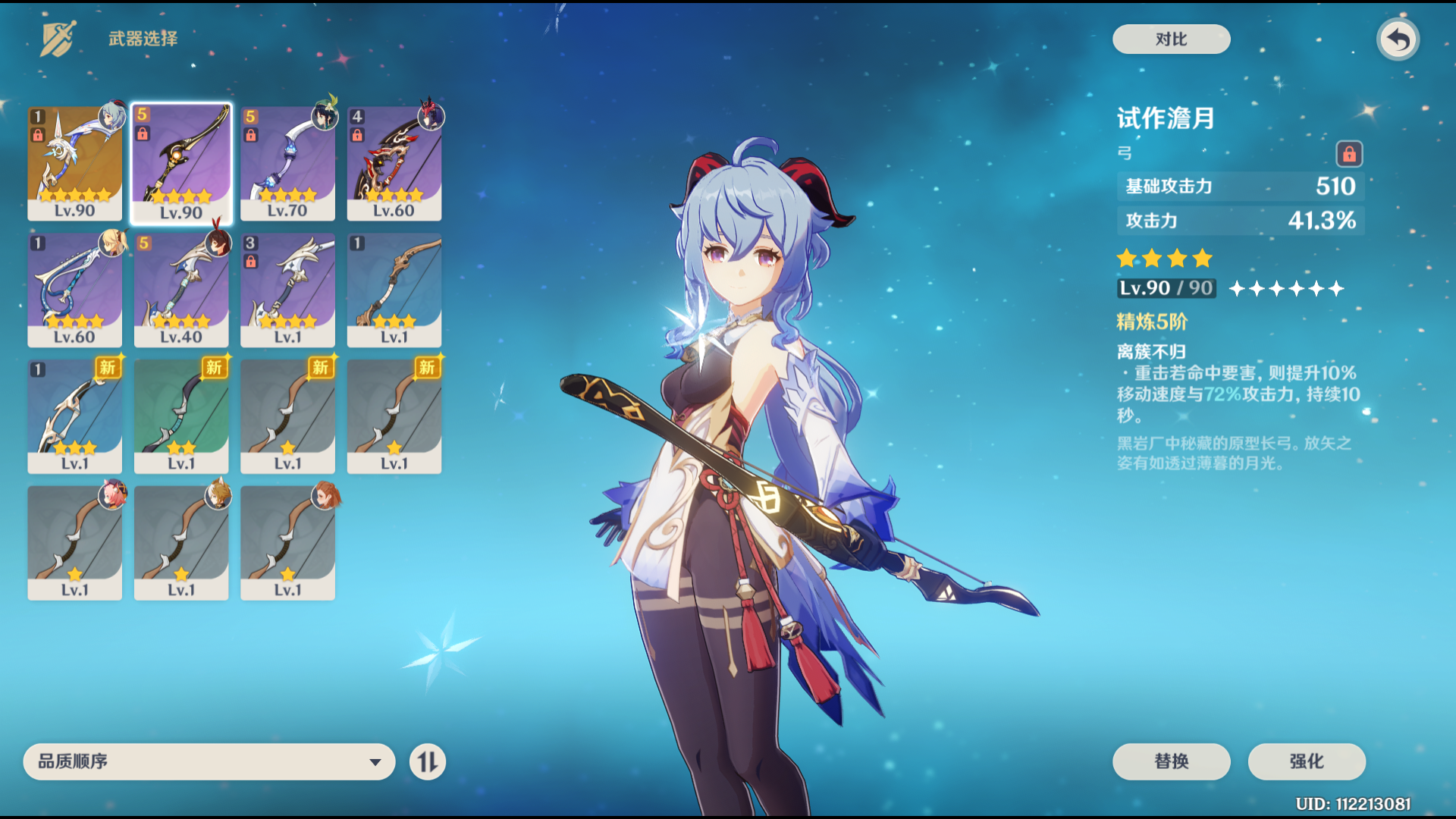Go back using the return arrow button
Screen dimensions: 1456x819
click(1398, 39)
